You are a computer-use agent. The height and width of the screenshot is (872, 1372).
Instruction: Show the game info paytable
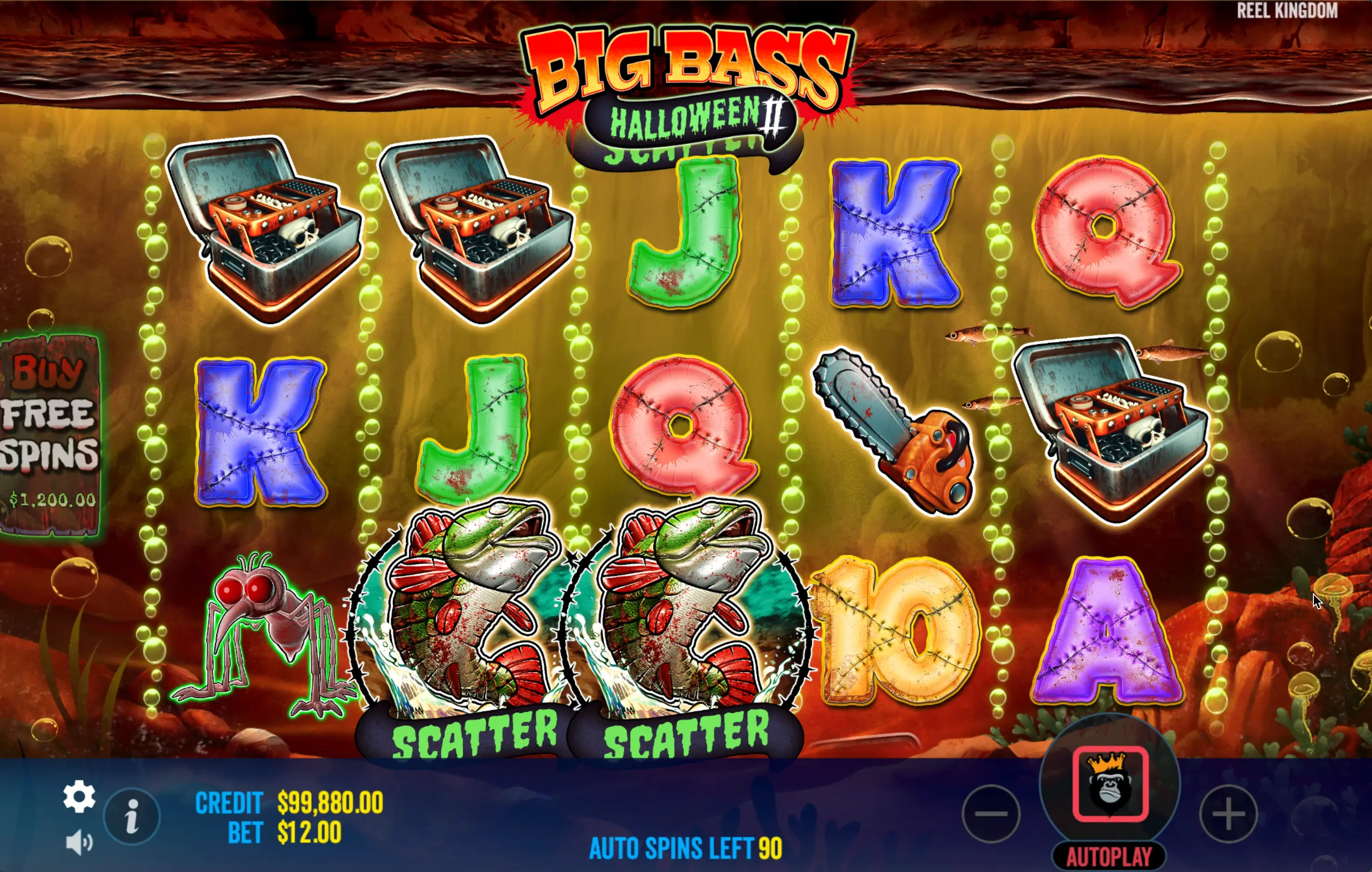132,816
